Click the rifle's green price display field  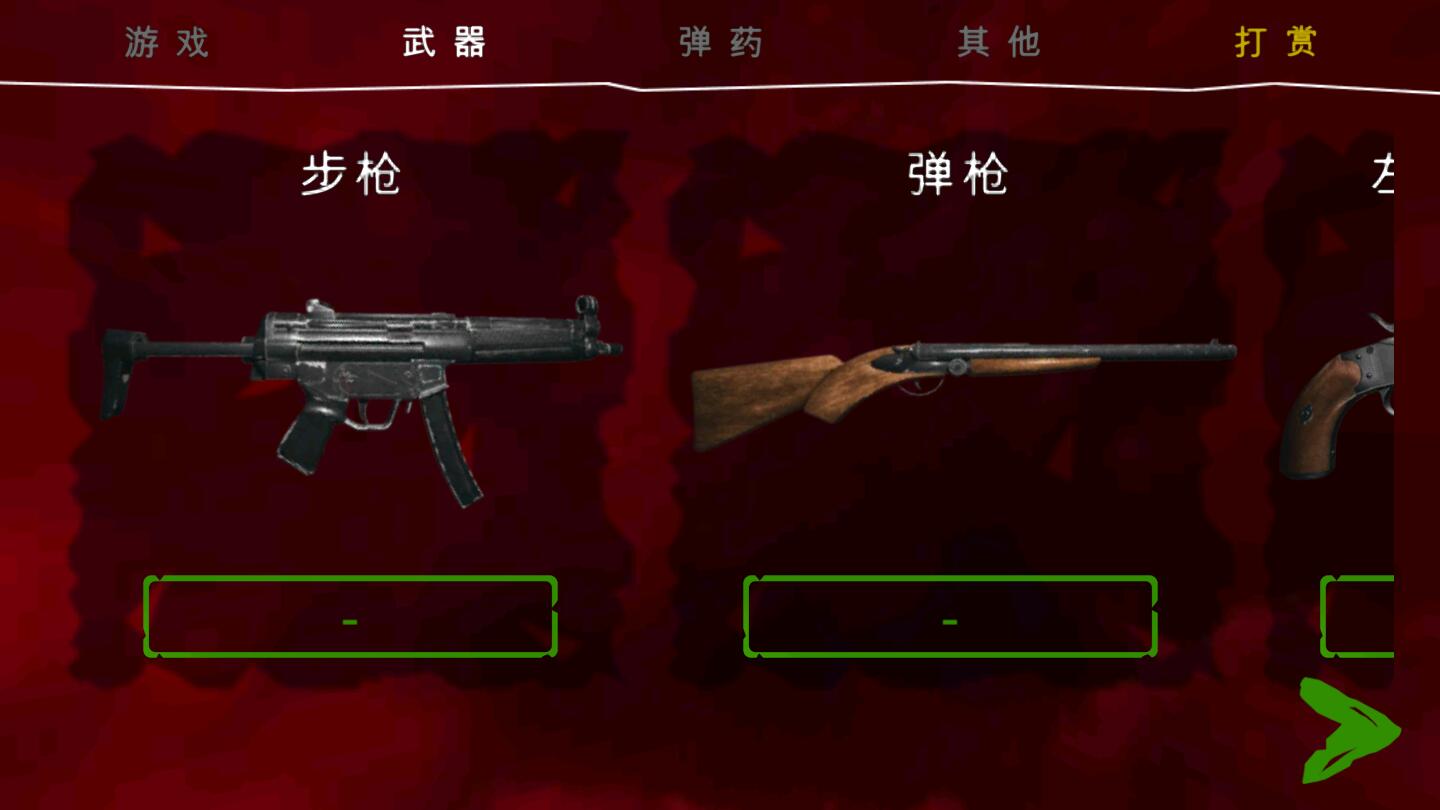(350, 618)
